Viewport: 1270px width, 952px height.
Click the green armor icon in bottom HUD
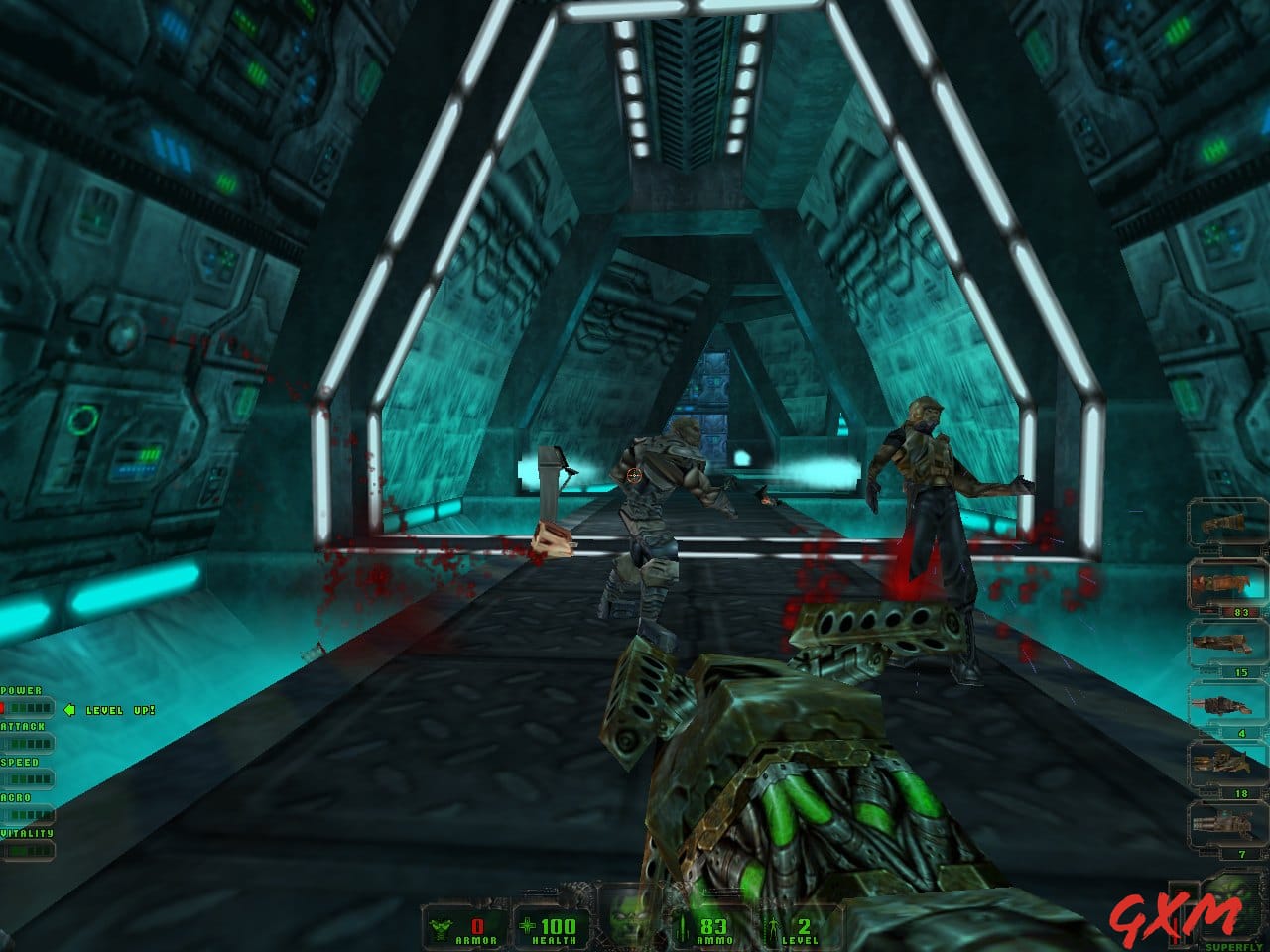click(x=441, y=928)
